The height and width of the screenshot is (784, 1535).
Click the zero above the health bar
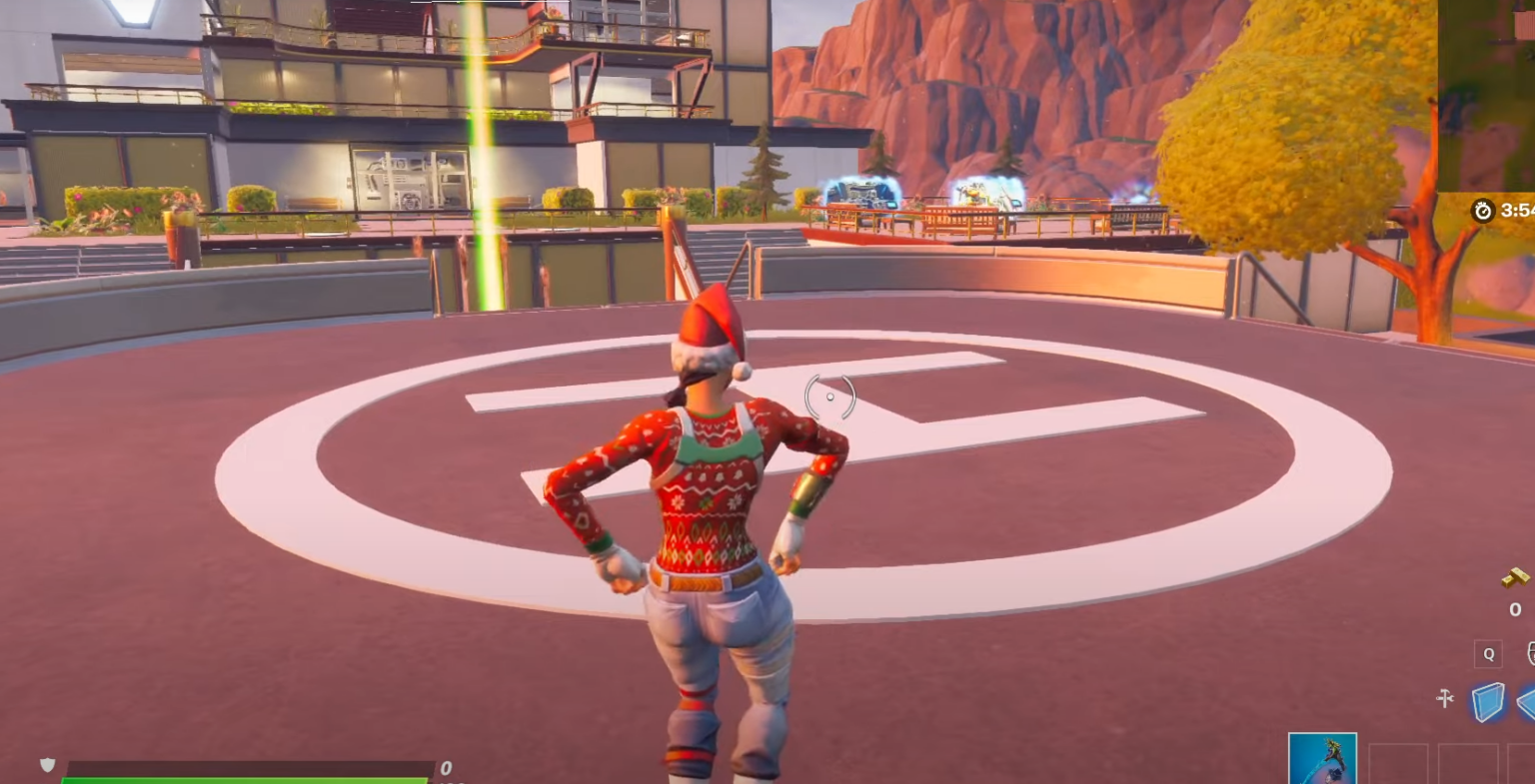pyautogui.click(x=446, y=767)
